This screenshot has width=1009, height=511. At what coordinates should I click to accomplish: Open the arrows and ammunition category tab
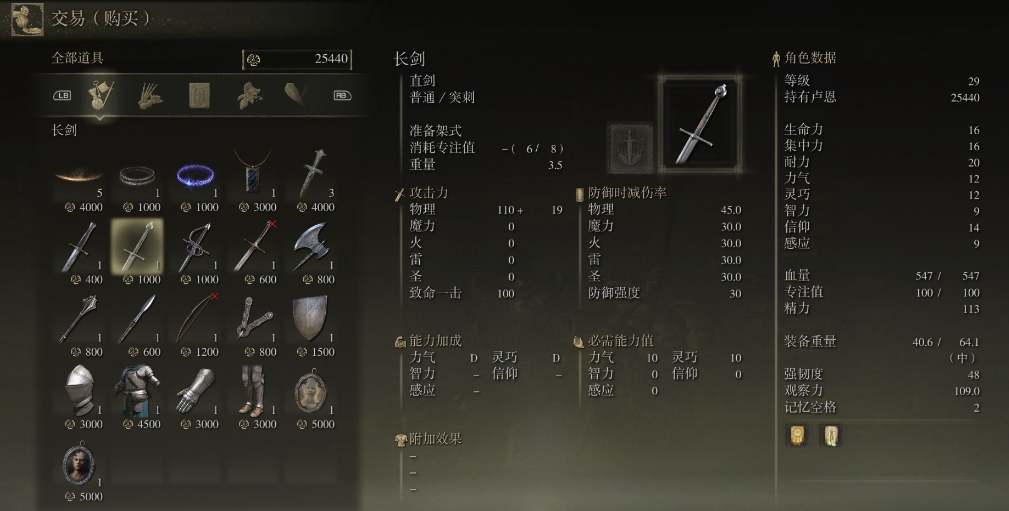(x=150, y=95)
